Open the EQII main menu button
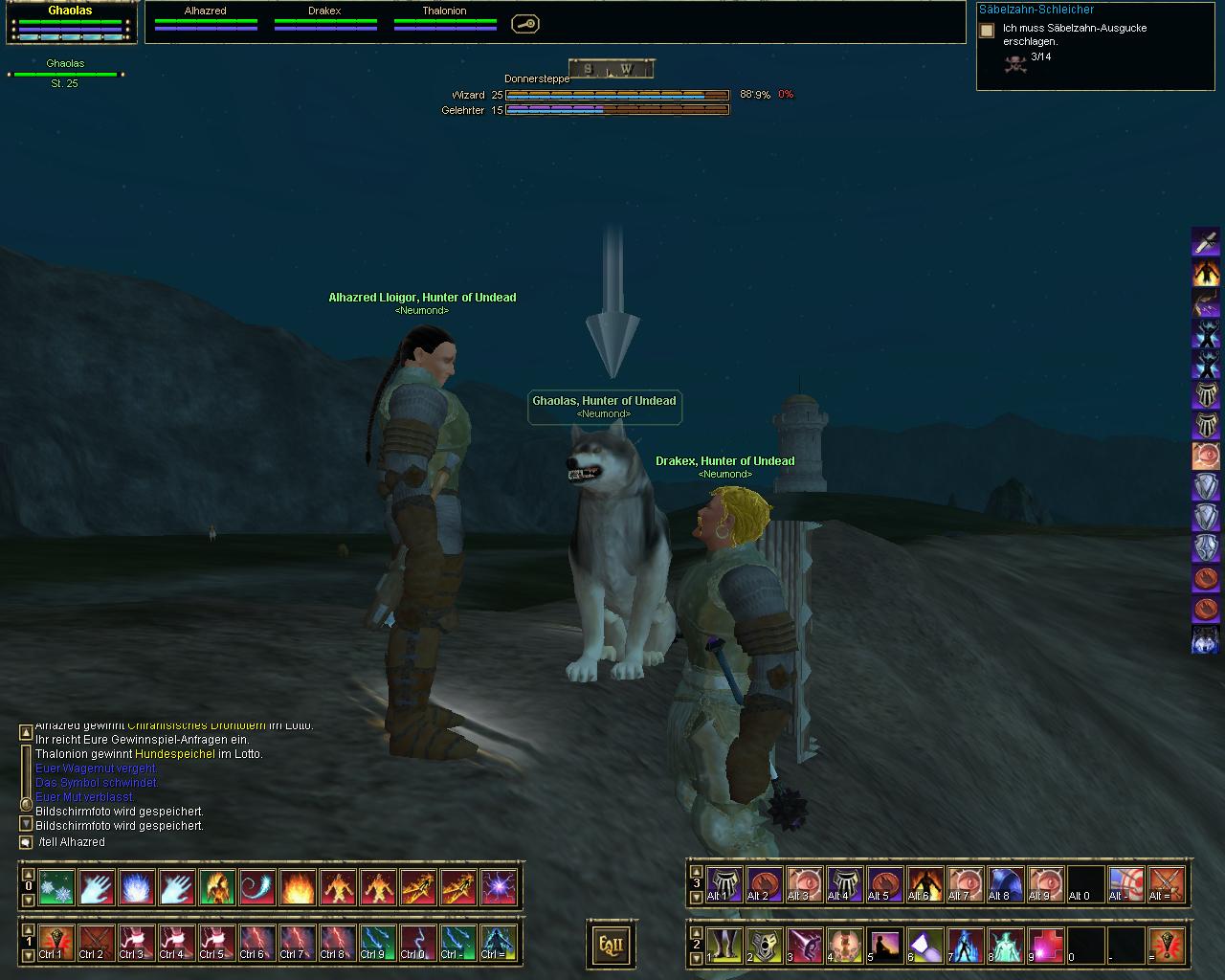1225x980 pixels. (611, 946)
